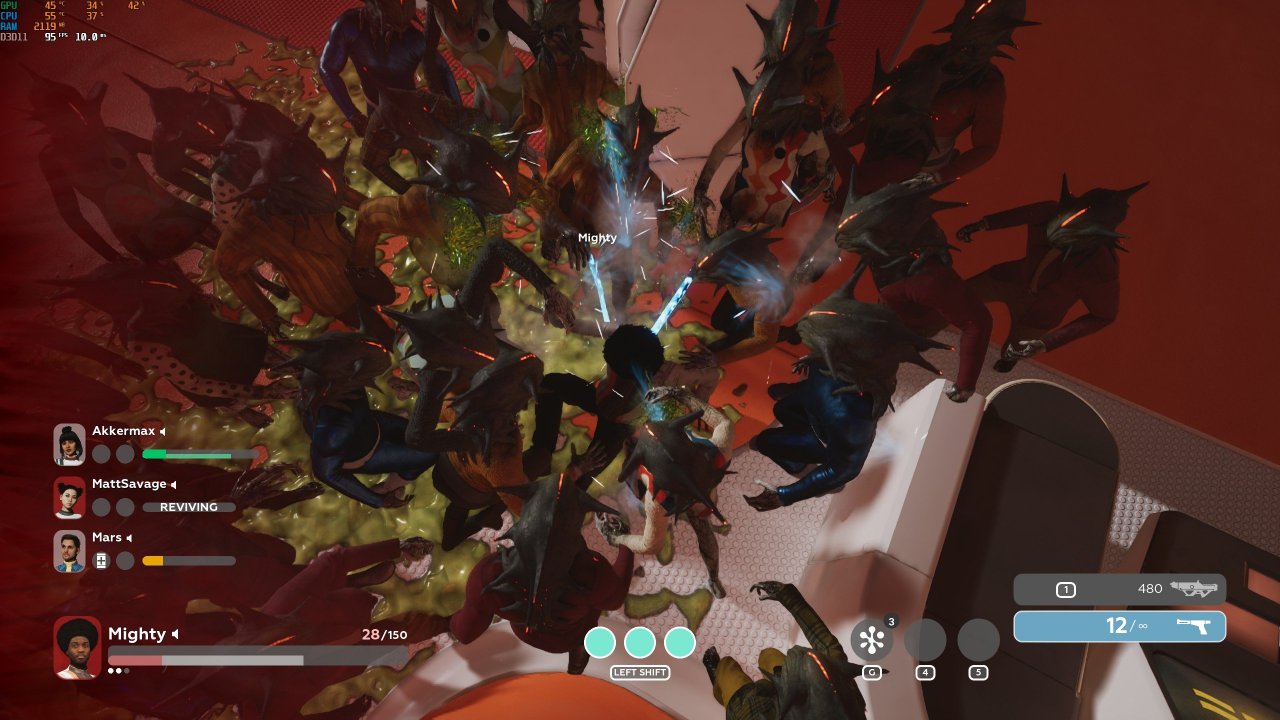Select Akkermax's teammate portrait

click(69, 444)
